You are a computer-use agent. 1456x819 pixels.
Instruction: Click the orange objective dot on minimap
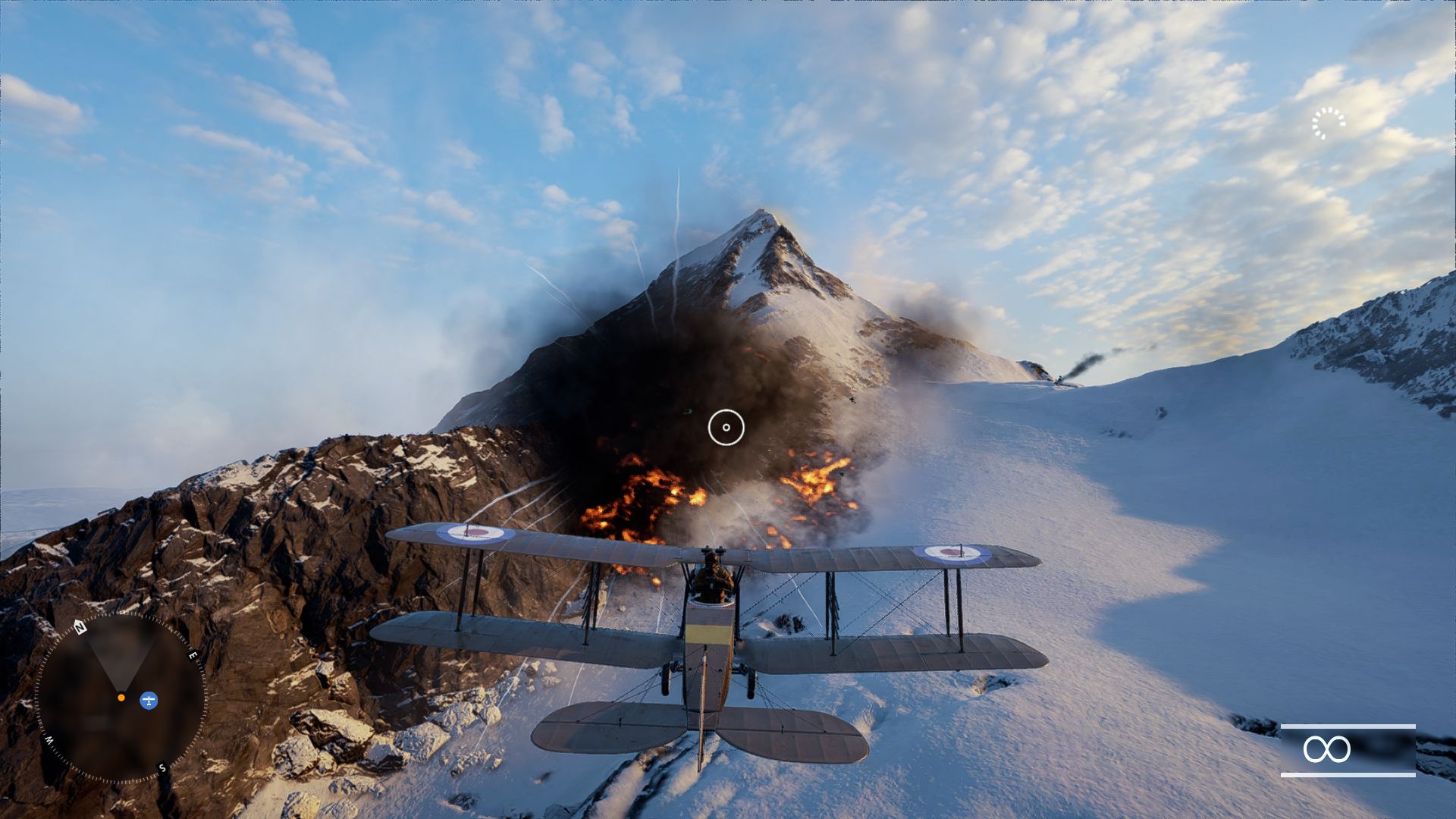(121, 697)
